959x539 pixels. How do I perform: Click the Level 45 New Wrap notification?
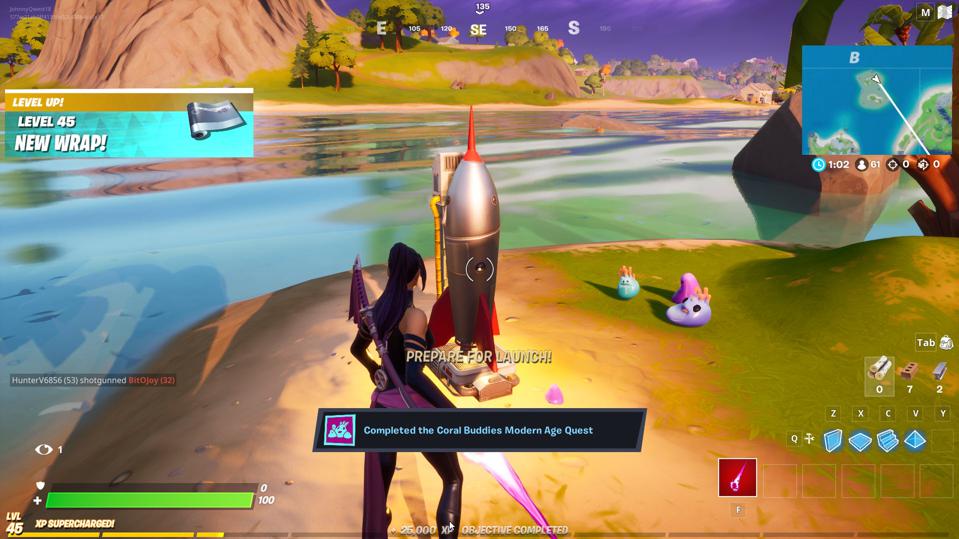[x=129, y=124]
